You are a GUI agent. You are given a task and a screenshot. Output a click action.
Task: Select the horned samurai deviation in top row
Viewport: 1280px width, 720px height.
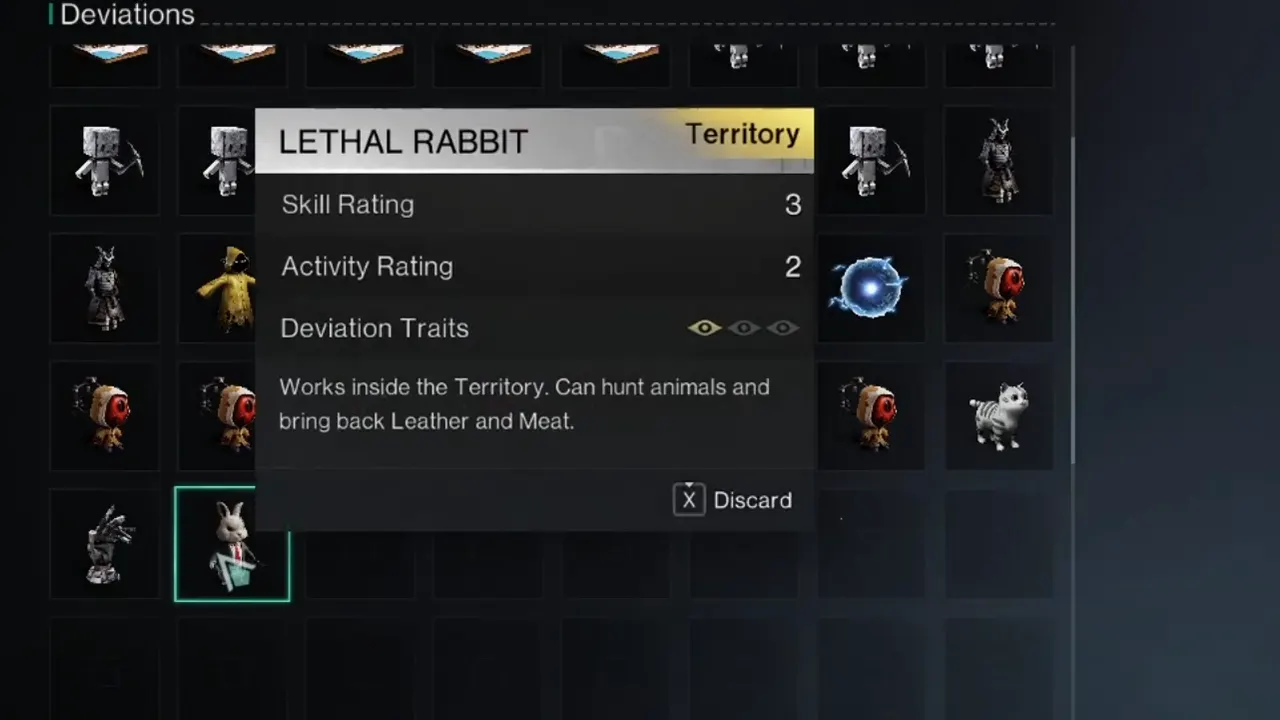click(x=998, y=160)
